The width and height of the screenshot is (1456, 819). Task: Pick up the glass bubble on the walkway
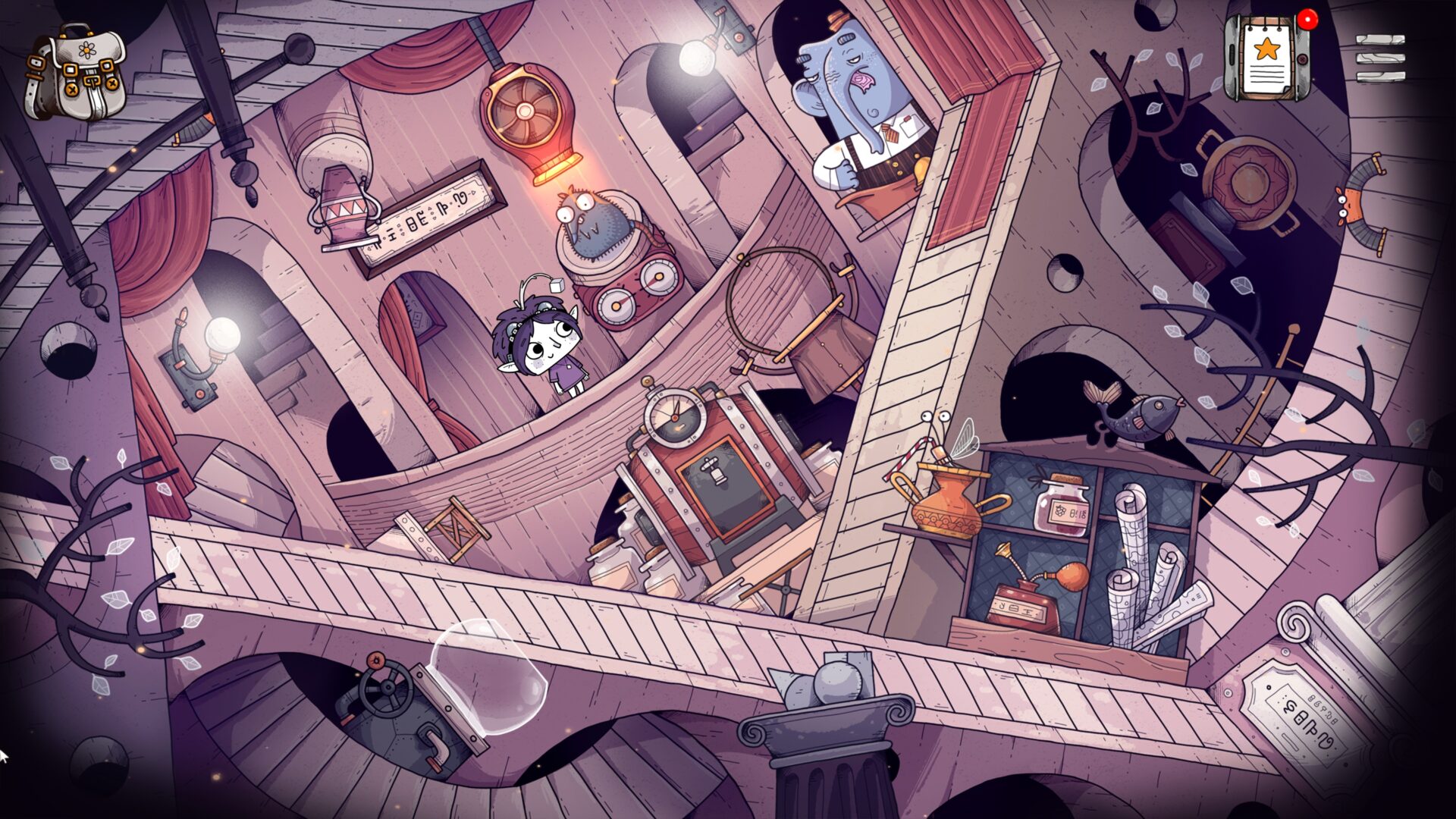(489, 679)
